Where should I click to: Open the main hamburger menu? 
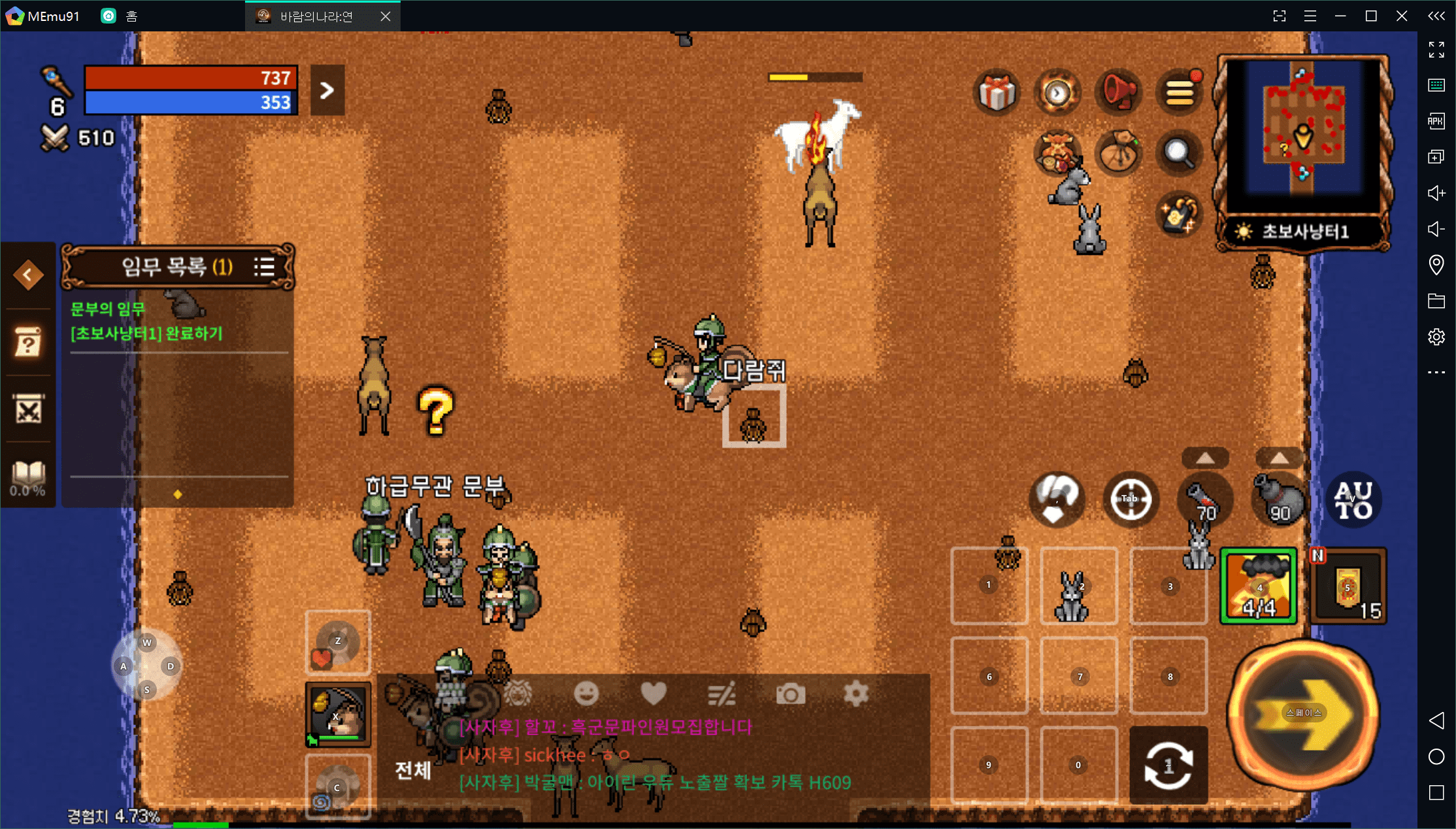tap(1180, 93)
